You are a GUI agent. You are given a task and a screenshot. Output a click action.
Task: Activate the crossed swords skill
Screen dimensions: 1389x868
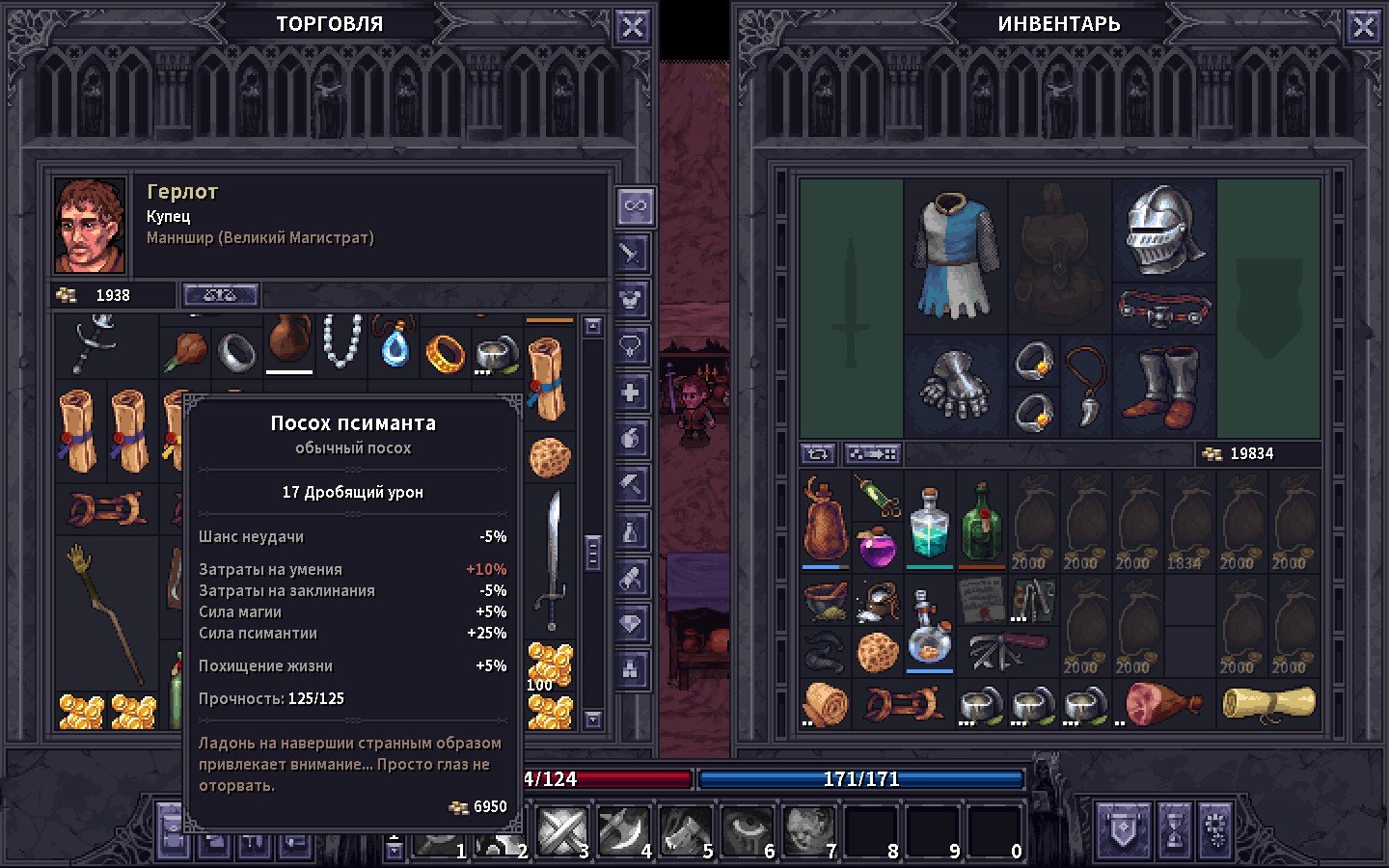tap(561, 831)
